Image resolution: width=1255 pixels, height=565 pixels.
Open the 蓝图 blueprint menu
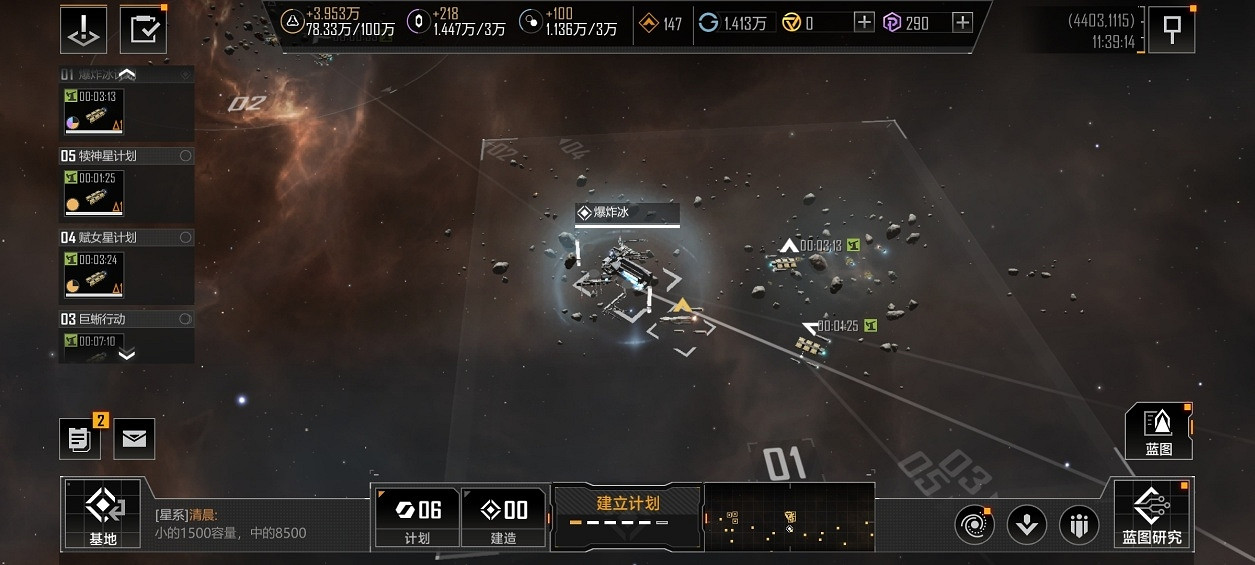1159,432
